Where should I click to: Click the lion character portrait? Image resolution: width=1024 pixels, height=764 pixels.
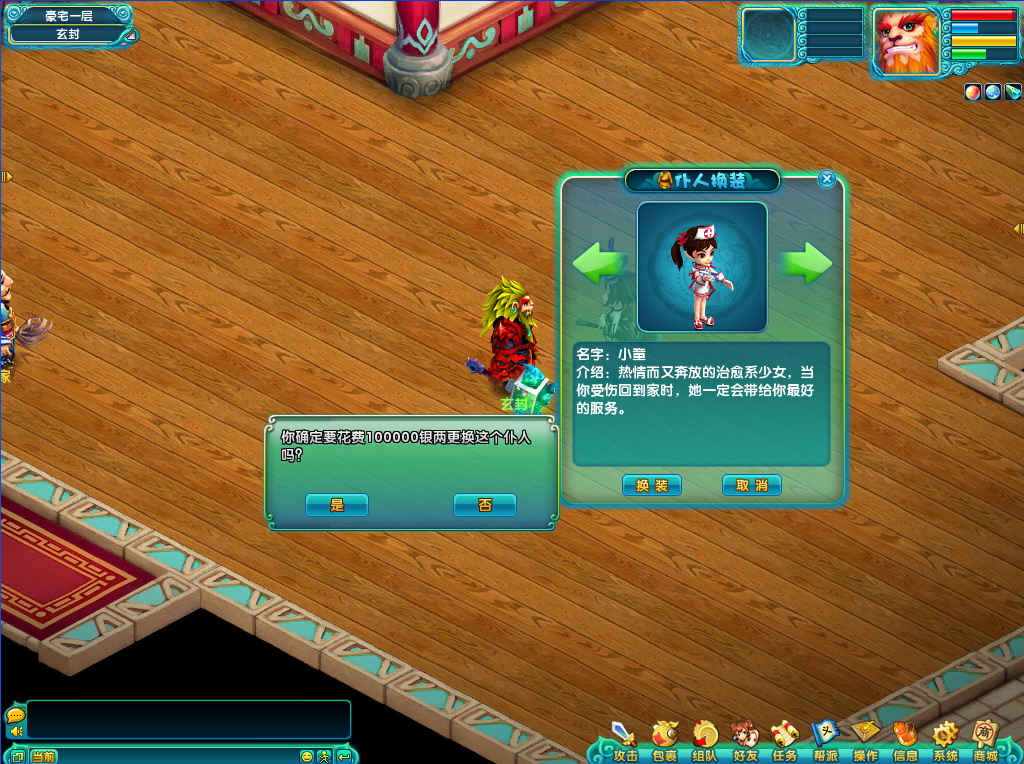pyautogui.click(x=906, y=42)
